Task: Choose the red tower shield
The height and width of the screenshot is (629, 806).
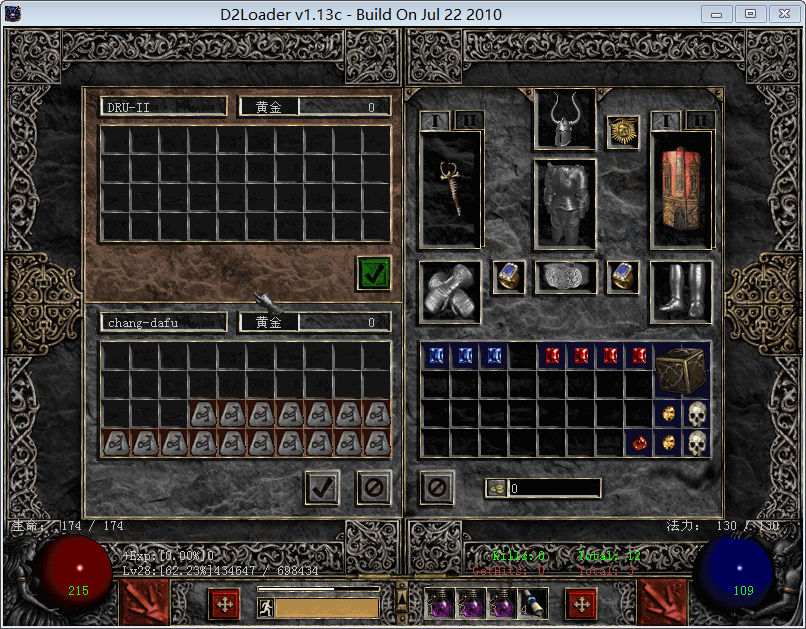Action: tap(680, 187)
